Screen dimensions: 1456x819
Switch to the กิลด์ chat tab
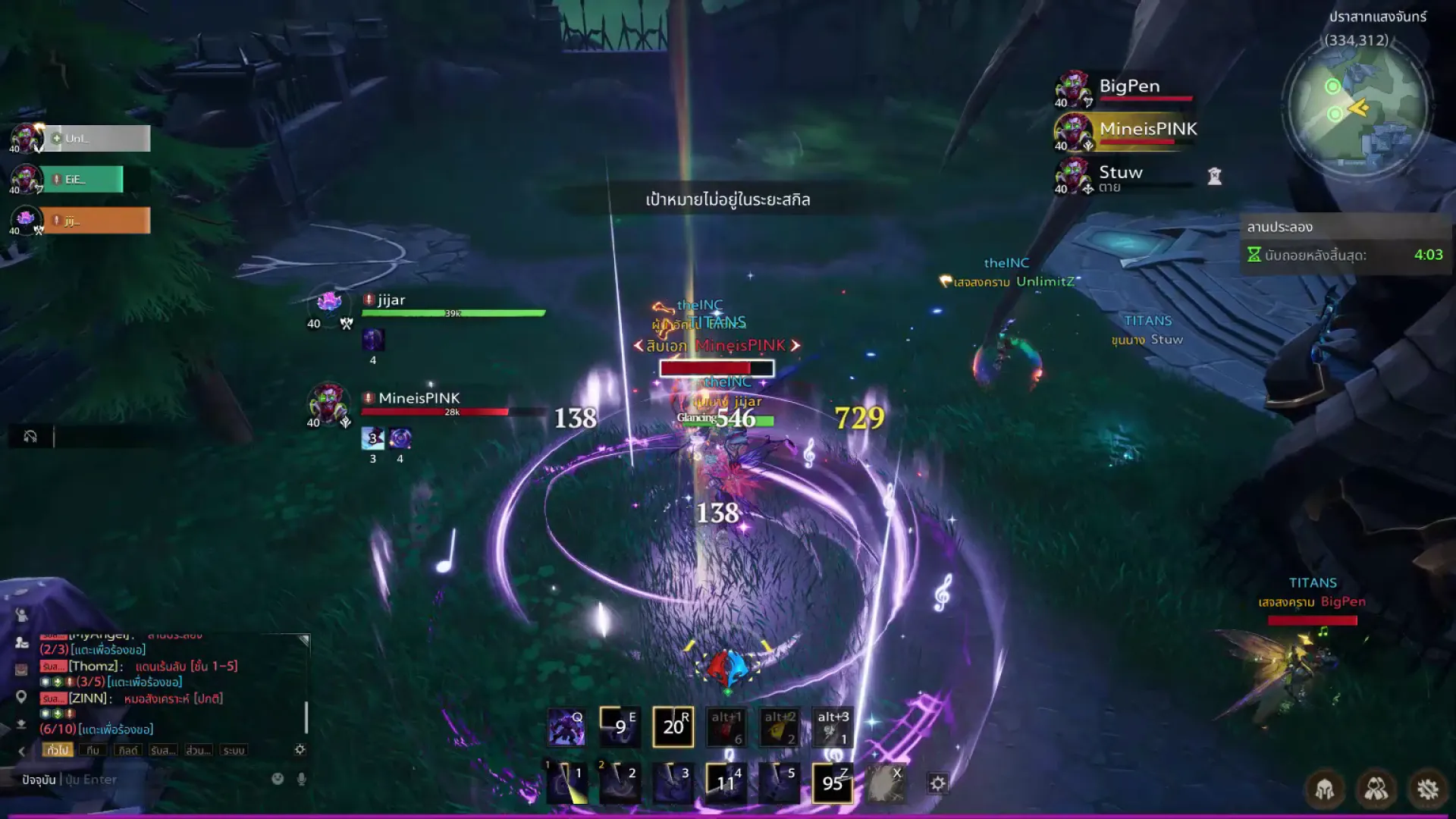[x=127, y=750]
